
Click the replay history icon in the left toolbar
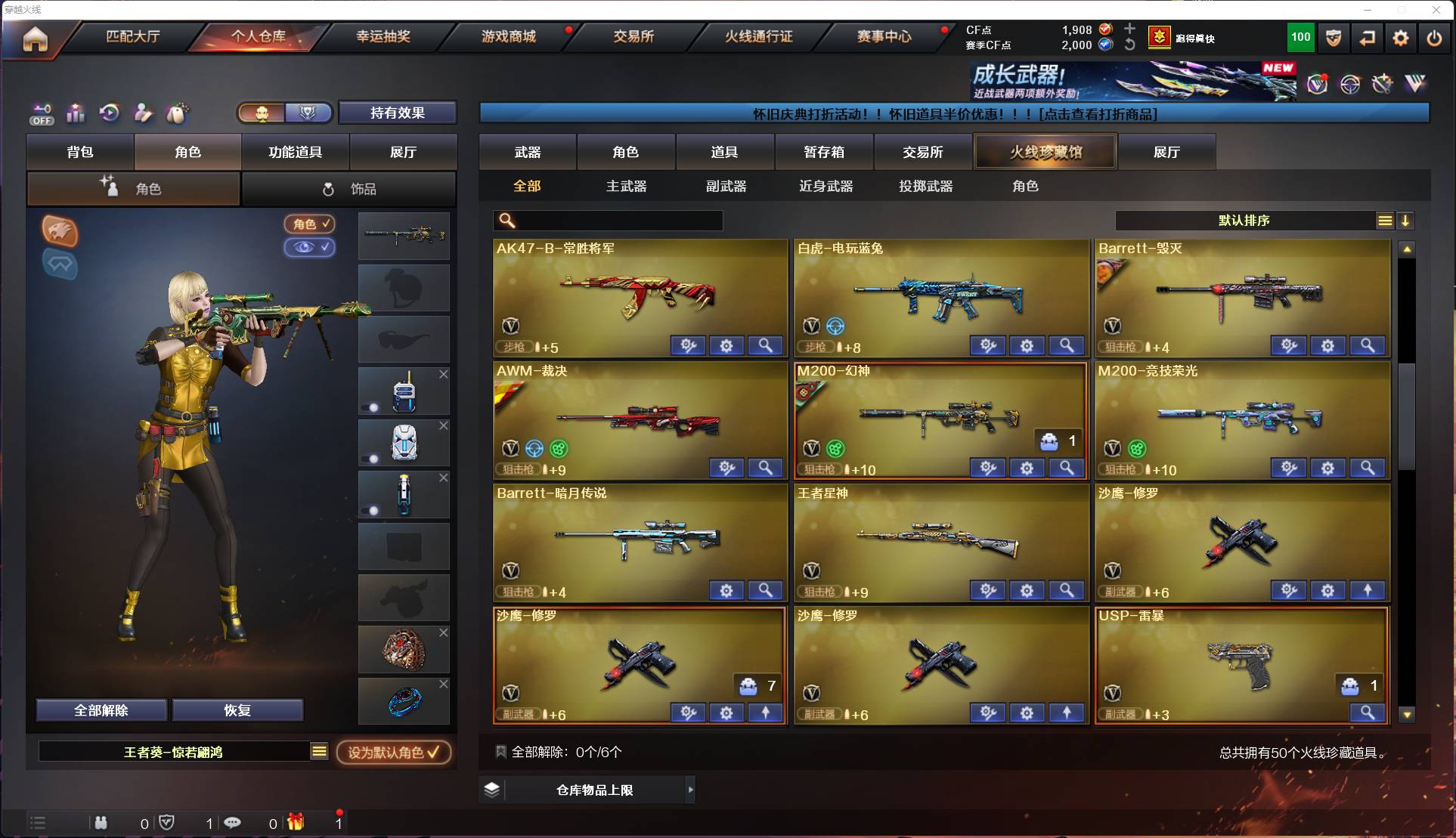110,113
